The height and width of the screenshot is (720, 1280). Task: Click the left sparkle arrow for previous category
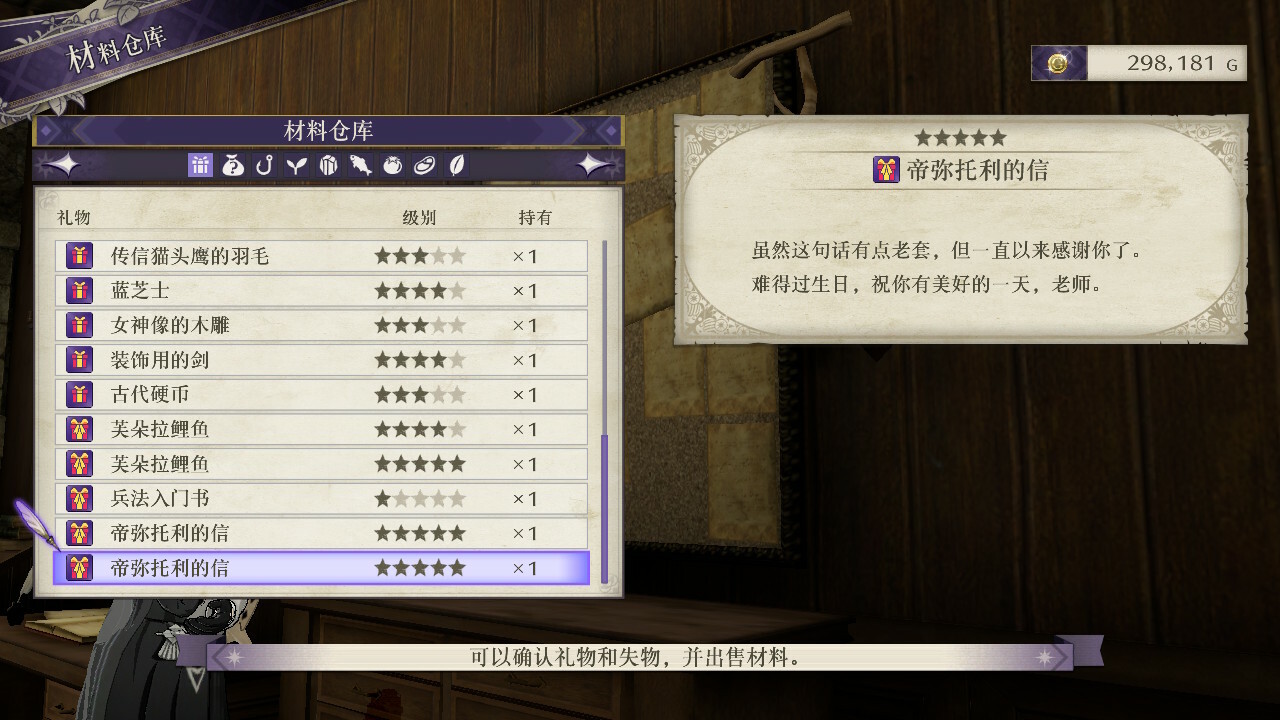60,165
